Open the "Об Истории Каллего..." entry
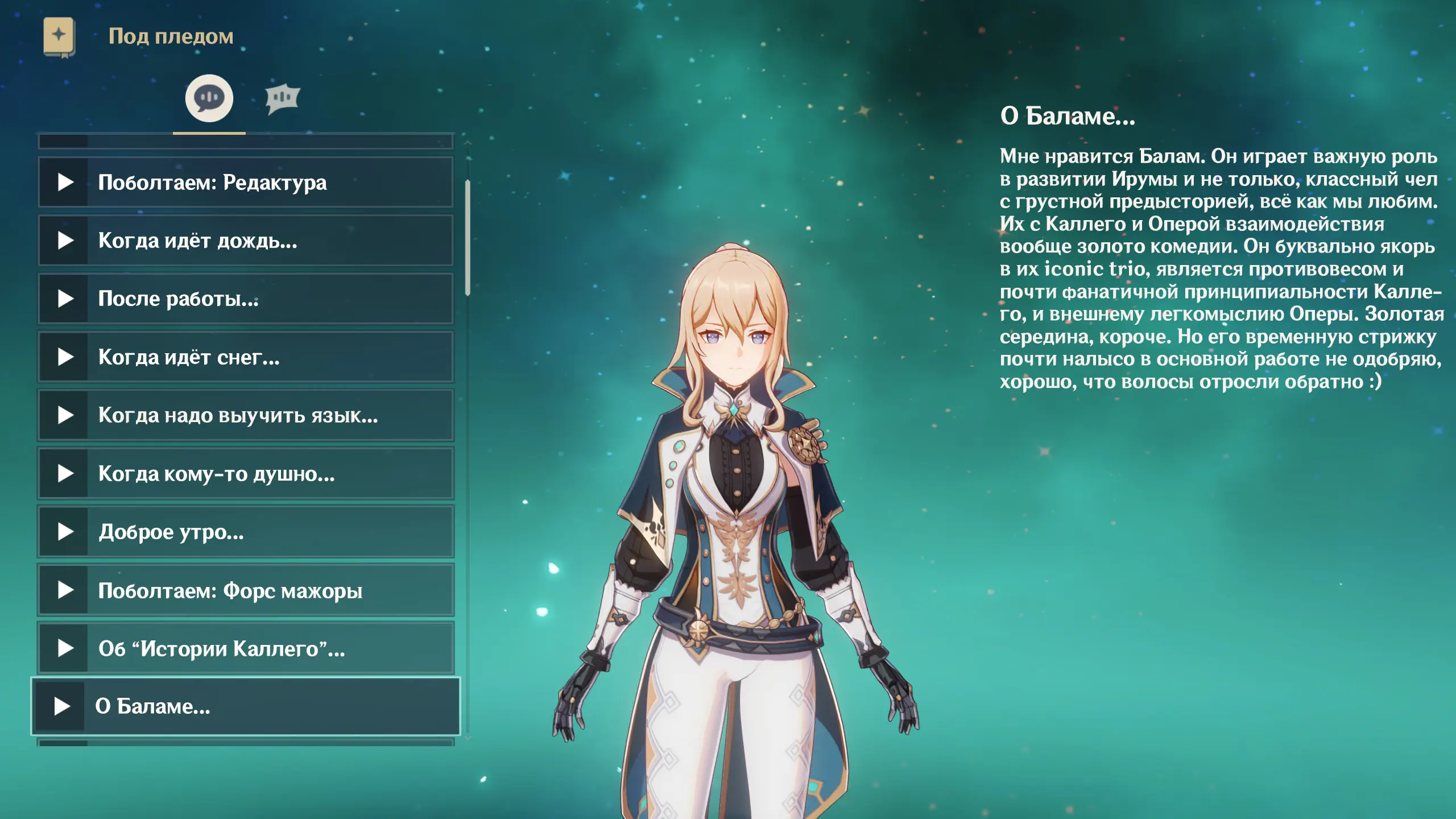Image resolution: width=1456 pixels, height=819 pixels. coord(245,648)
